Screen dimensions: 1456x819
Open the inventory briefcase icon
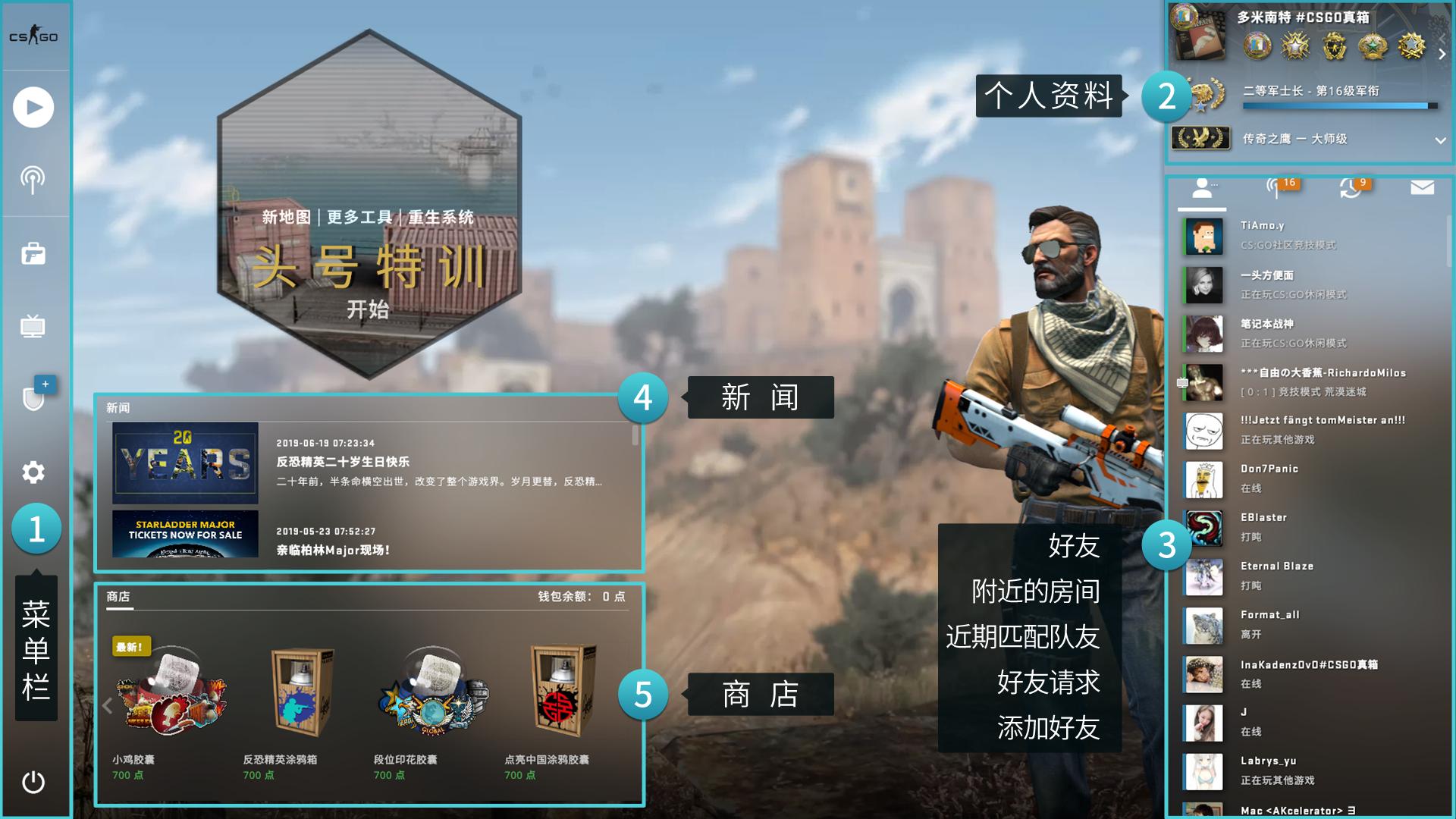[x=33, y=253]
